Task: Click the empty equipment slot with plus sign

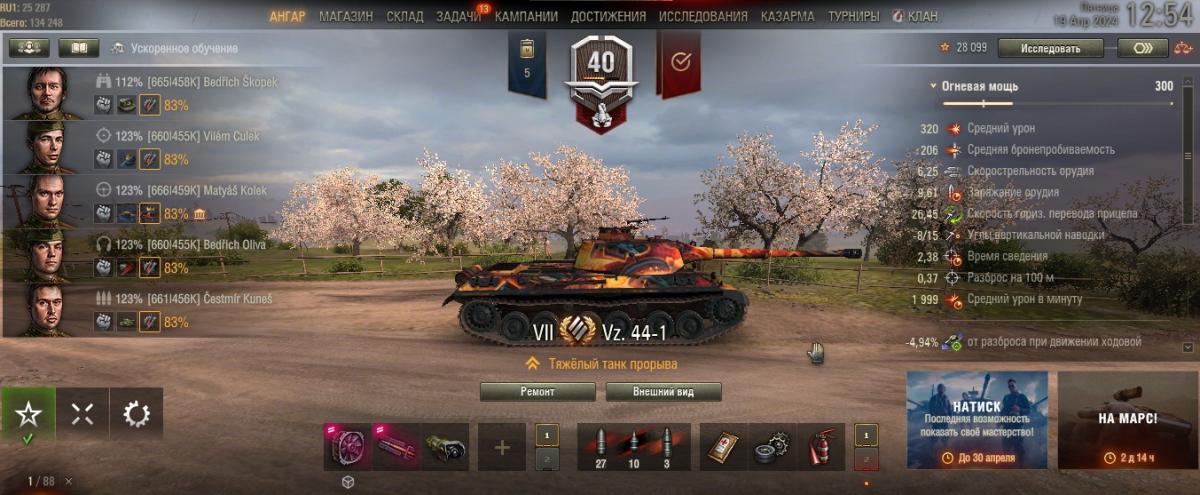Action: click(502, 447)
